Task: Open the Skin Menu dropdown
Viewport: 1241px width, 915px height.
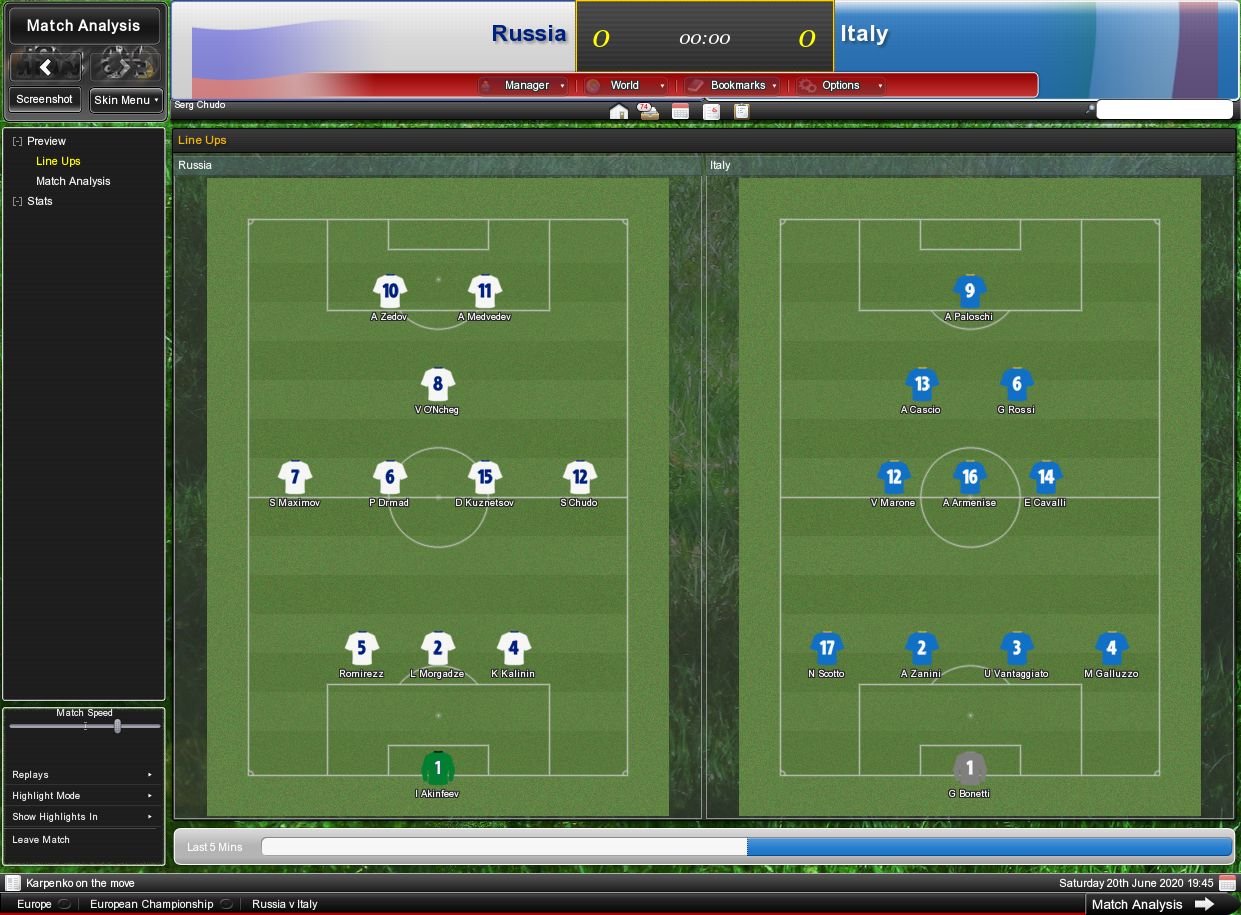Action: click(x=126, y=100)
